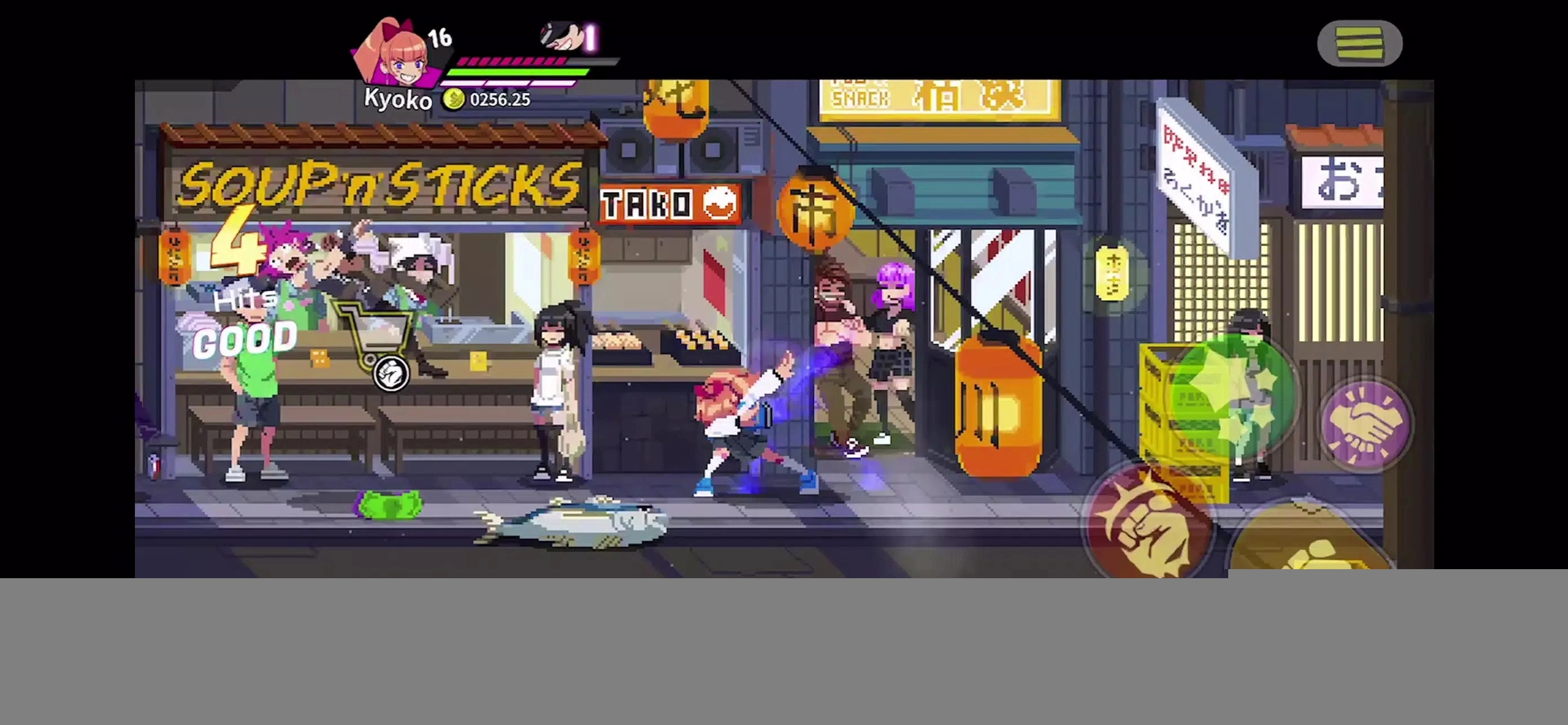Tap the boss's pink health bar

[514, 61]
